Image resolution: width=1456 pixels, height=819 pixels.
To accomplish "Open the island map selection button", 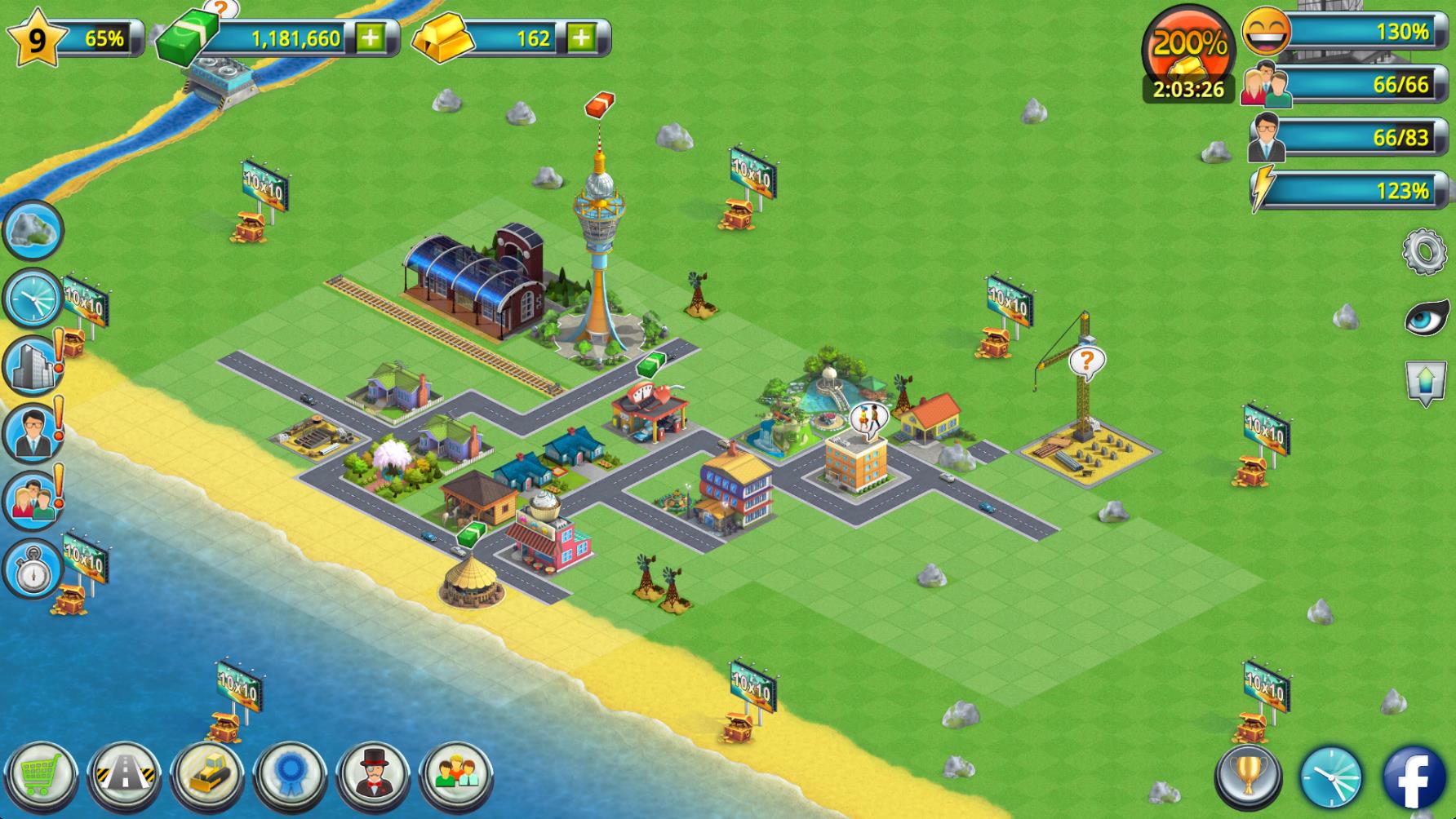I will tap(33, 230).
